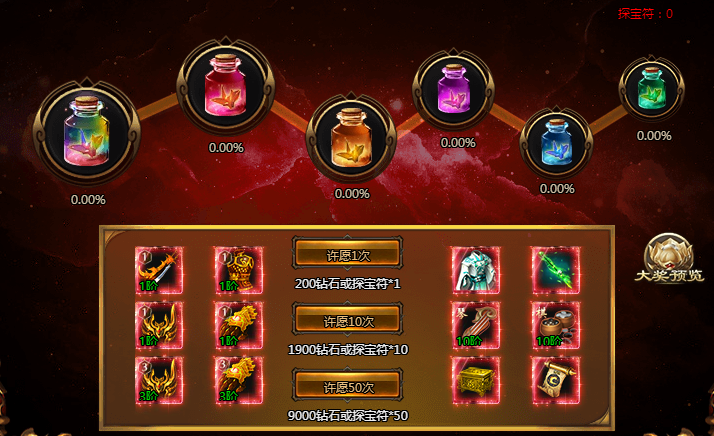Inspect the 棋 chess bowl reward icon
Image resolution: width=714 pixels, height=436 pixels.
(x=555, y=326)
